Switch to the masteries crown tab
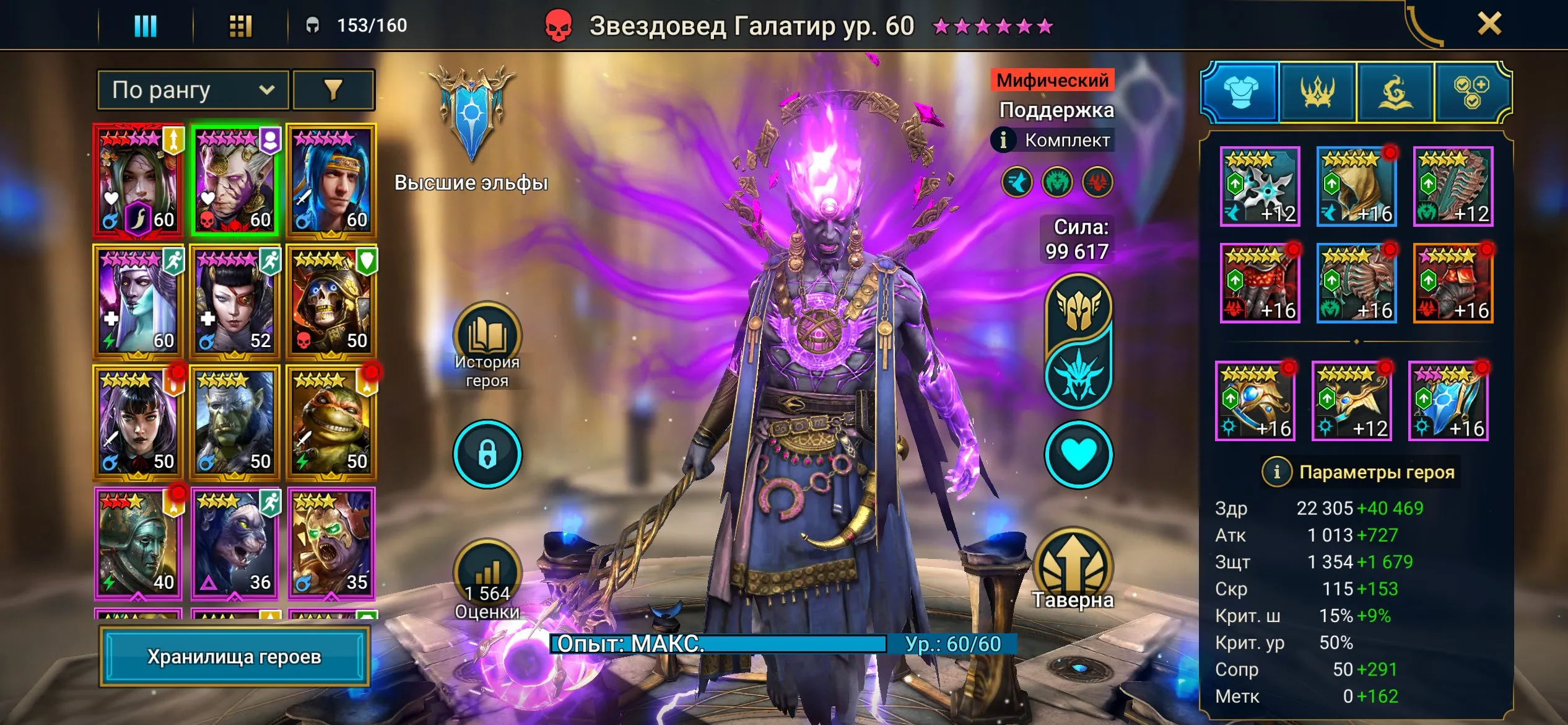 coord(1319,93)
